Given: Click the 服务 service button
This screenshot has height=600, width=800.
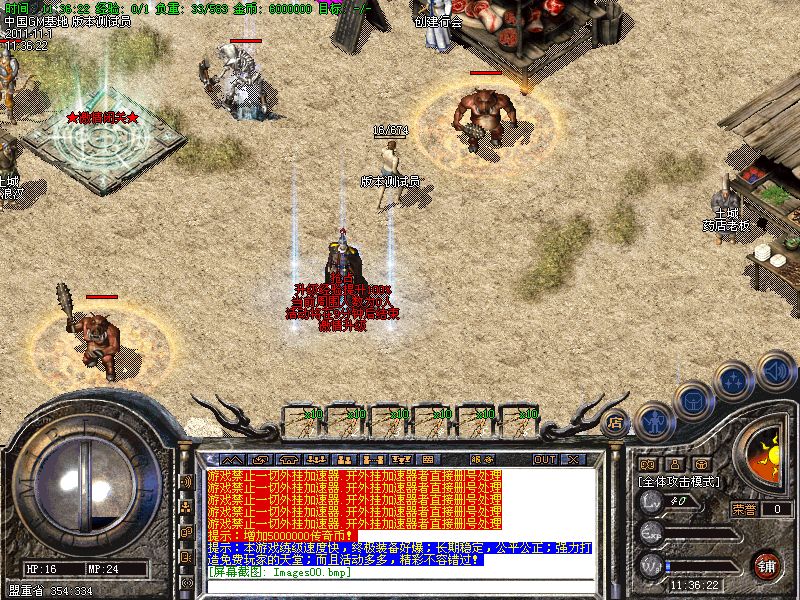Looking at the screenshot, I should click(482, 460).
